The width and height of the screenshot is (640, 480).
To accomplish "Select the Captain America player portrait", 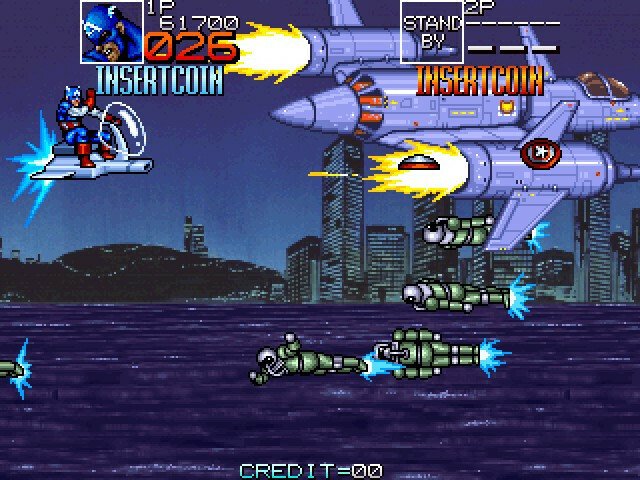I will coord(111,31).
